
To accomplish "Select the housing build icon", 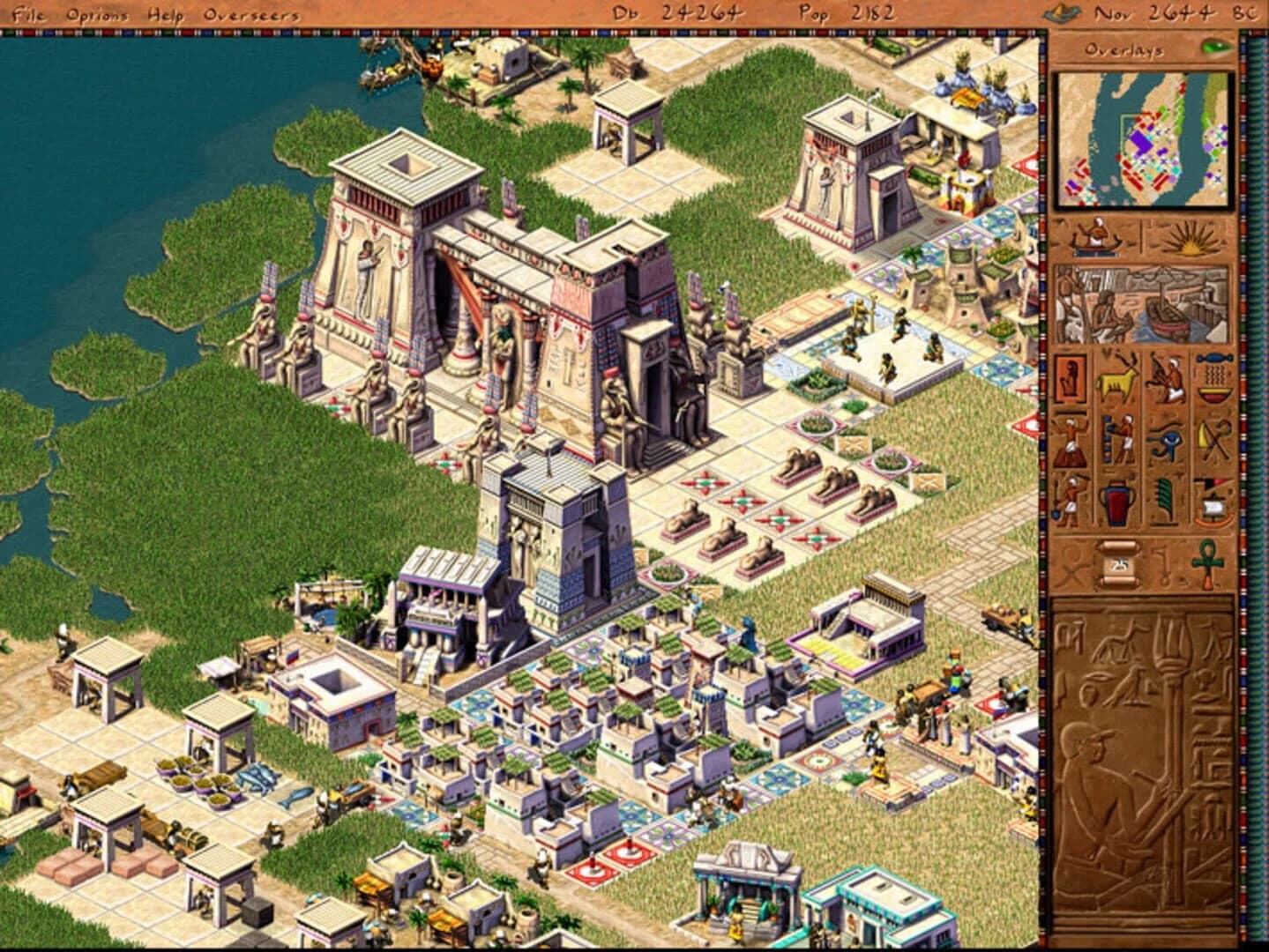I will pyautogui.click(x=1070, y=377).
